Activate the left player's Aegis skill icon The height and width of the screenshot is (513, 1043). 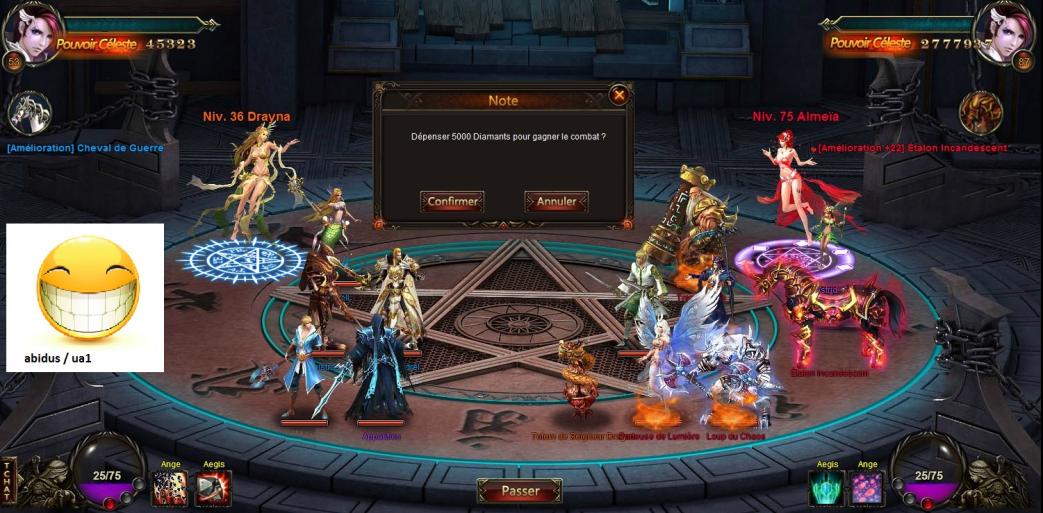coord(213,487)
